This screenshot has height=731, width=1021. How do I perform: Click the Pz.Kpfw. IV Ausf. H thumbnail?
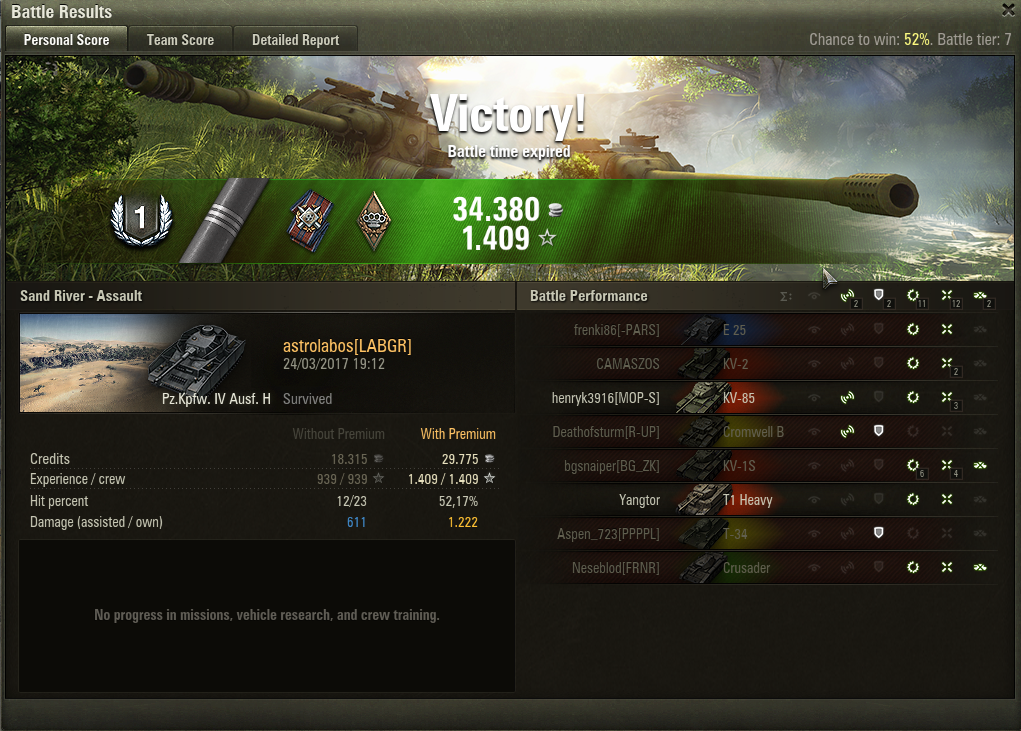pyautogui.click(x=146, y=362)
